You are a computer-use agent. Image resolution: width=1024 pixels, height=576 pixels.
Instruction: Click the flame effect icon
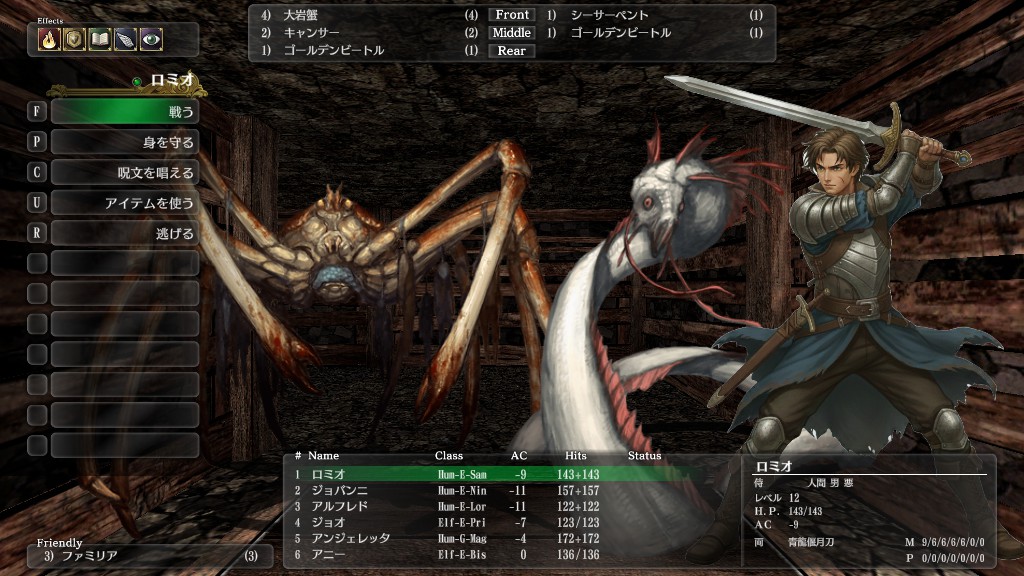pos(49,39)
